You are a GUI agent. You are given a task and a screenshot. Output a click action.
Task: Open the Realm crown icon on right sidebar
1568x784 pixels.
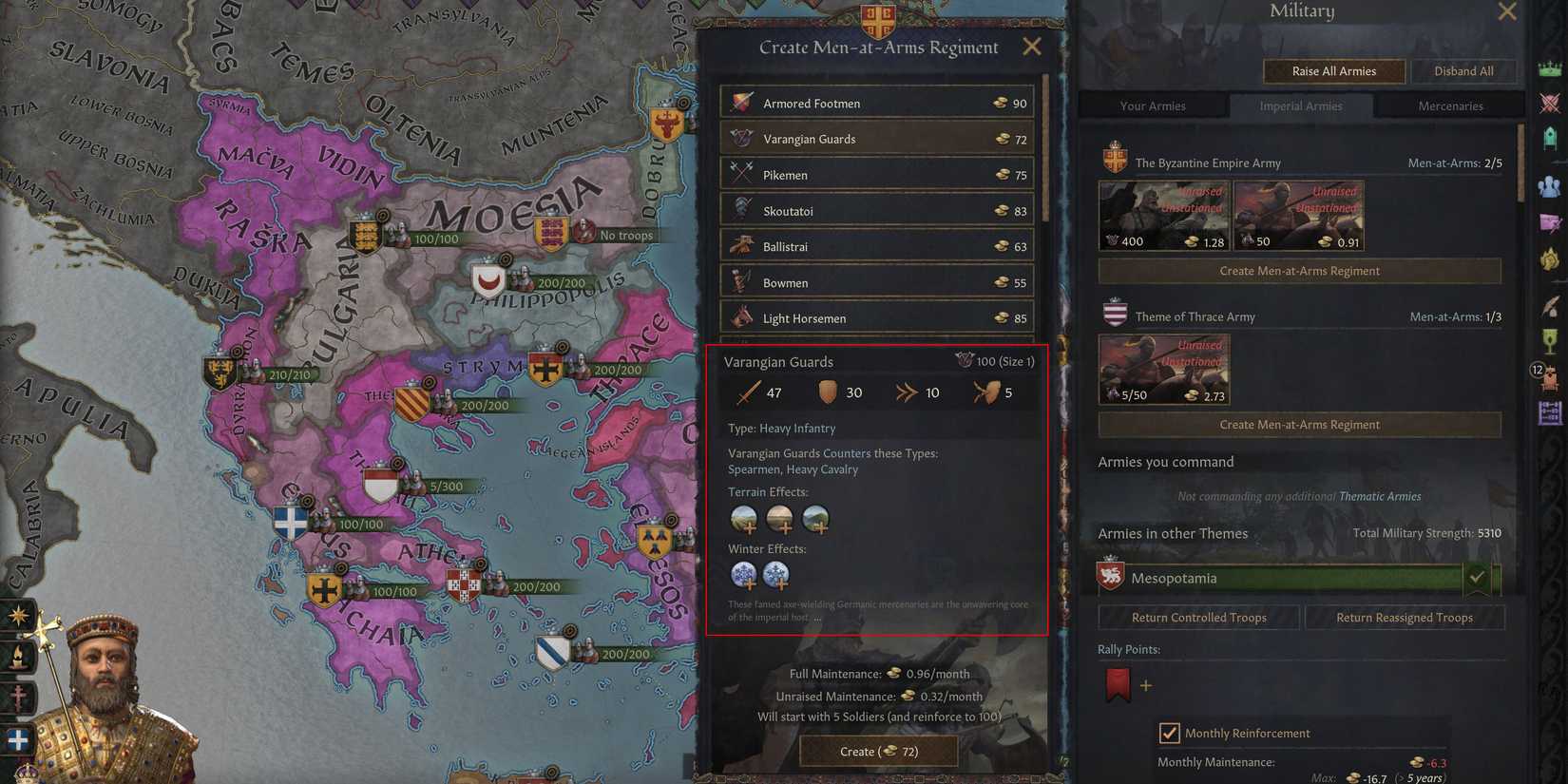click(x=1550, y=69)
